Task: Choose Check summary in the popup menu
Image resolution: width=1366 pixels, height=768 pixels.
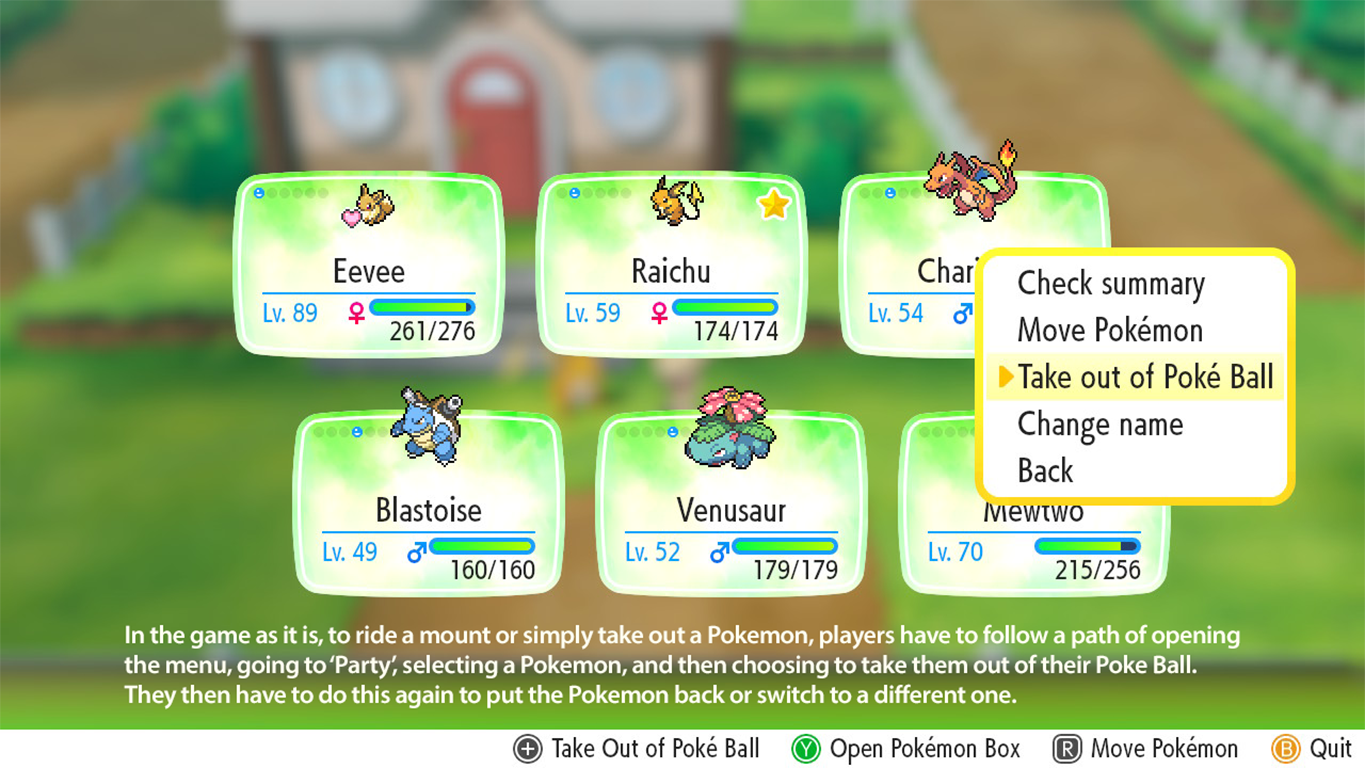Action: (x=1110, y=284)
